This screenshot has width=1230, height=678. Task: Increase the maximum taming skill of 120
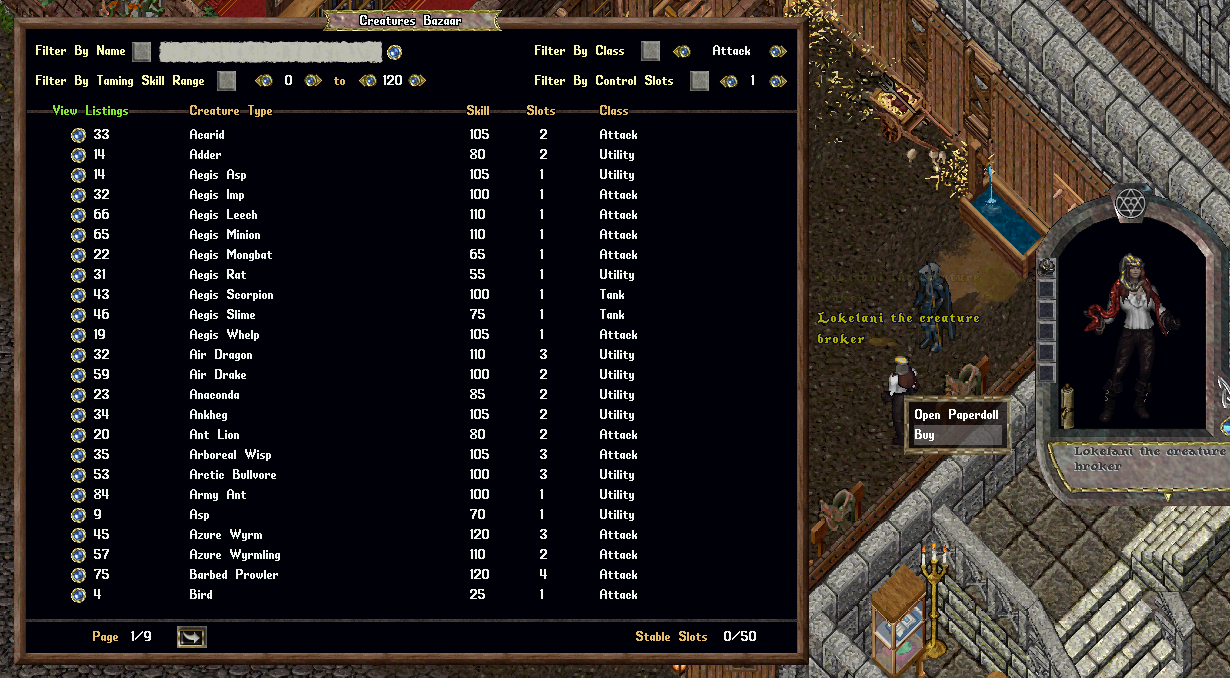(417, 81)
